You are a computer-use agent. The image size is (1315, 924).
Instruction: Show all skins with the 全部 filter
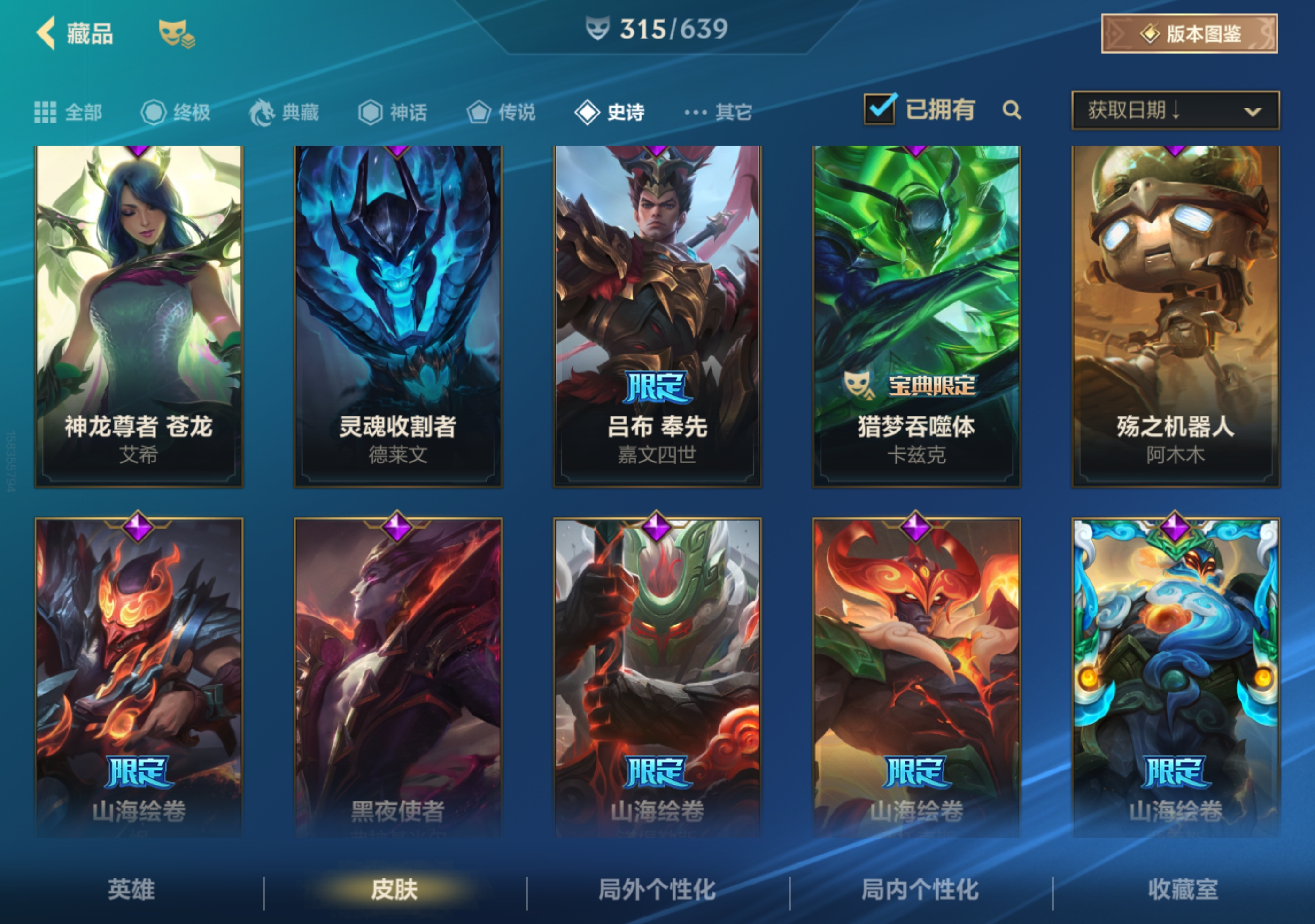coord(69,112)
